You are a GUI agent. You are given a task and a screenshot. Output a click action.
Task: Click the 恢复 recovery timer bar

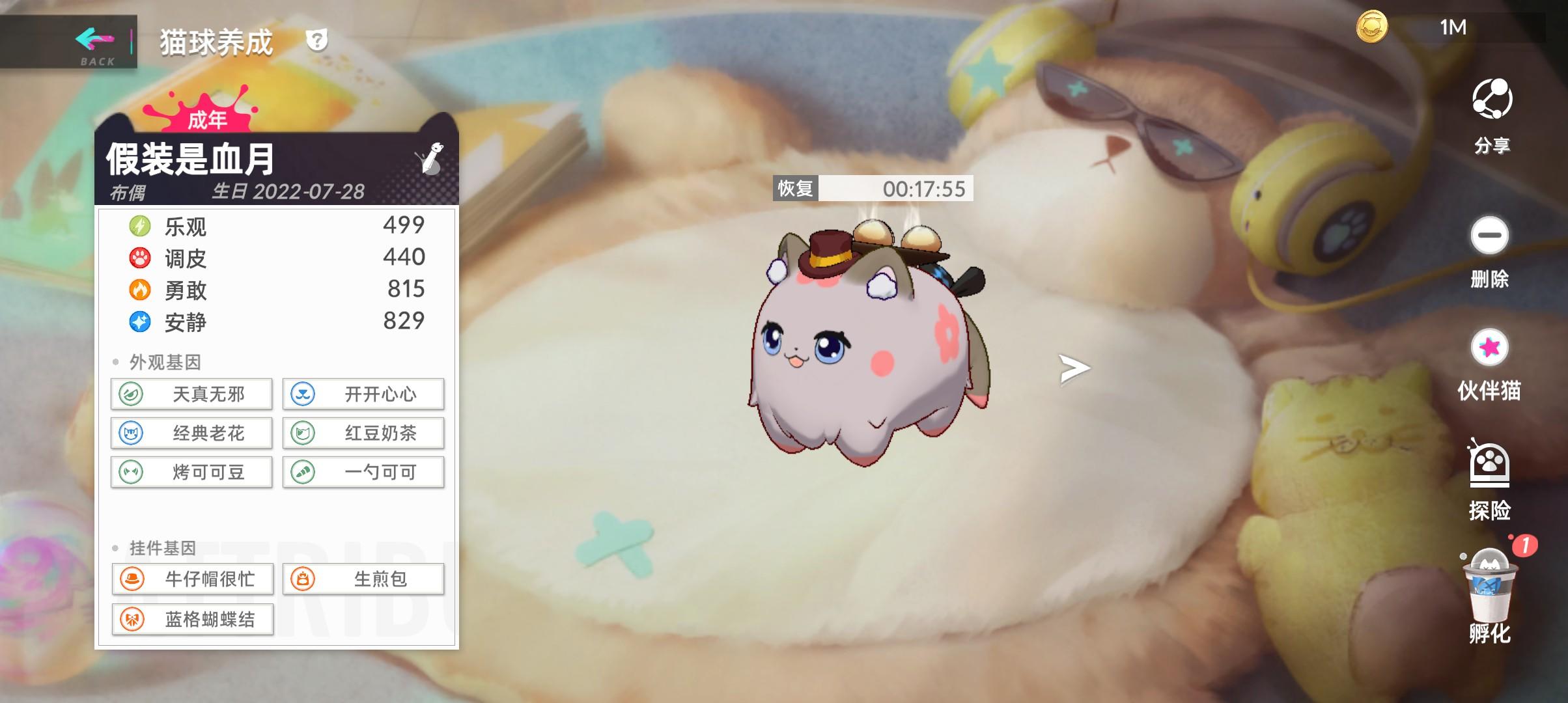pos(873,189)
